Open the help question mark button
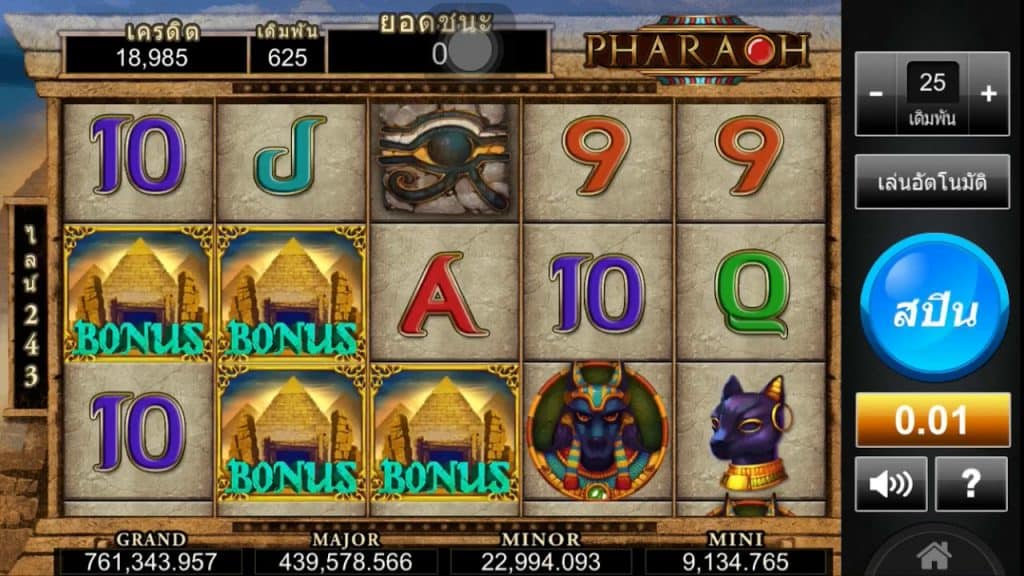Viewport: 1024px width, 576px height. 970,484
